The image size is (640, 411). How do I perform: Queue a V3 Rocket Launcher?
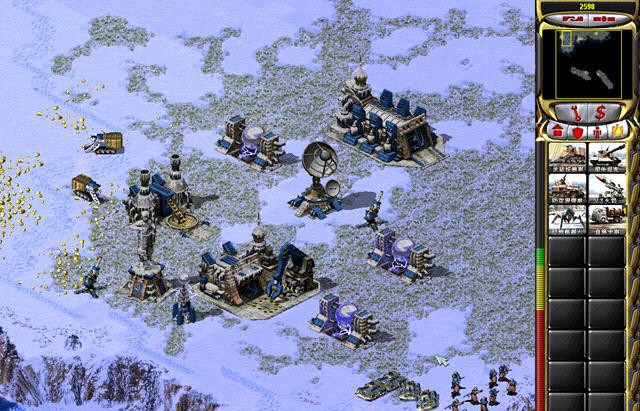click(608, 187)
